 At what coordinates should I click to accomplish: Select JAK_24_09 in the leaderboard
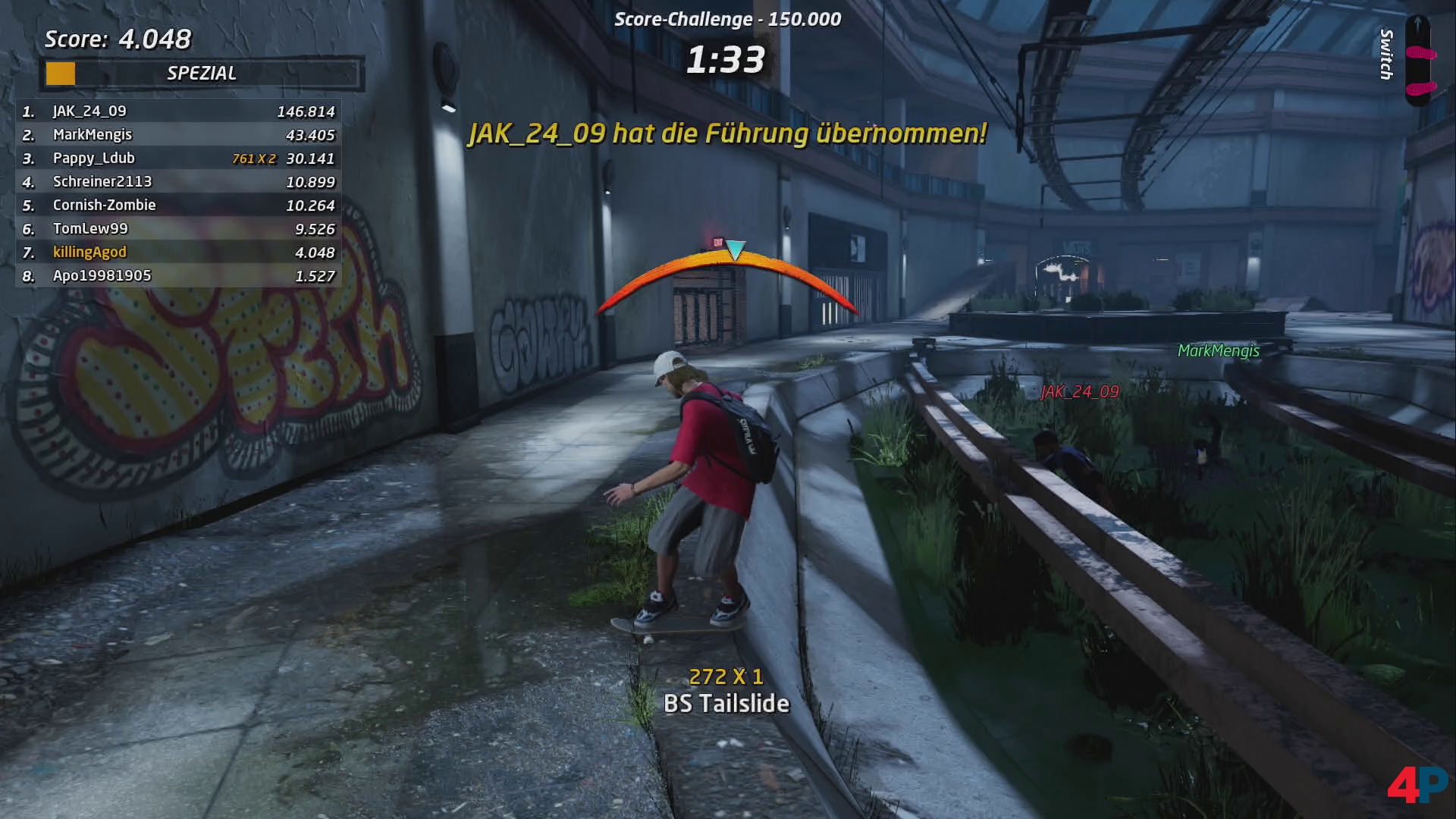[178, 111]
